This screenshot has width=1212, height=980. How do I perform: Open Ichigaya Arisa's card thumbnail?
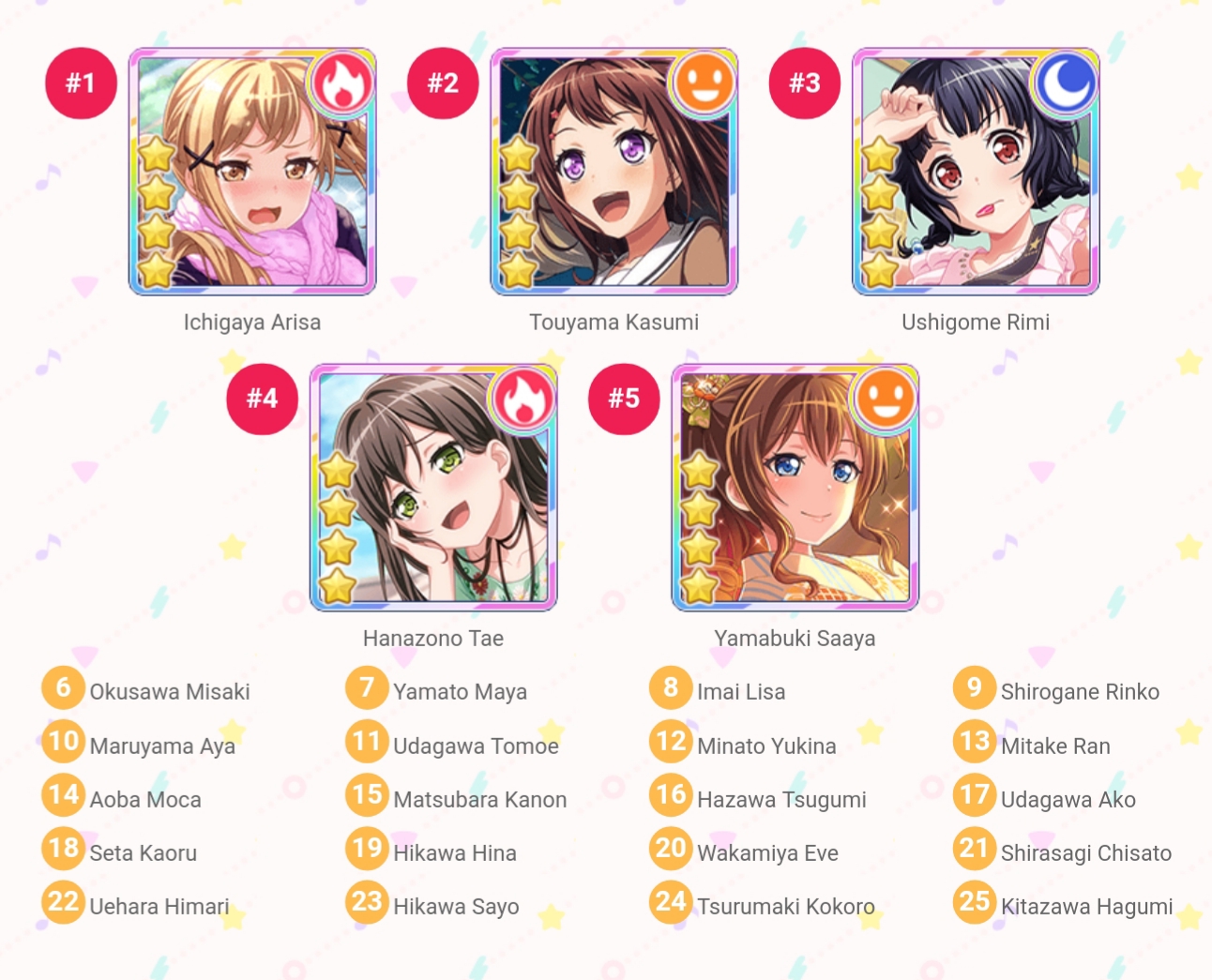[x=251, y=172]
